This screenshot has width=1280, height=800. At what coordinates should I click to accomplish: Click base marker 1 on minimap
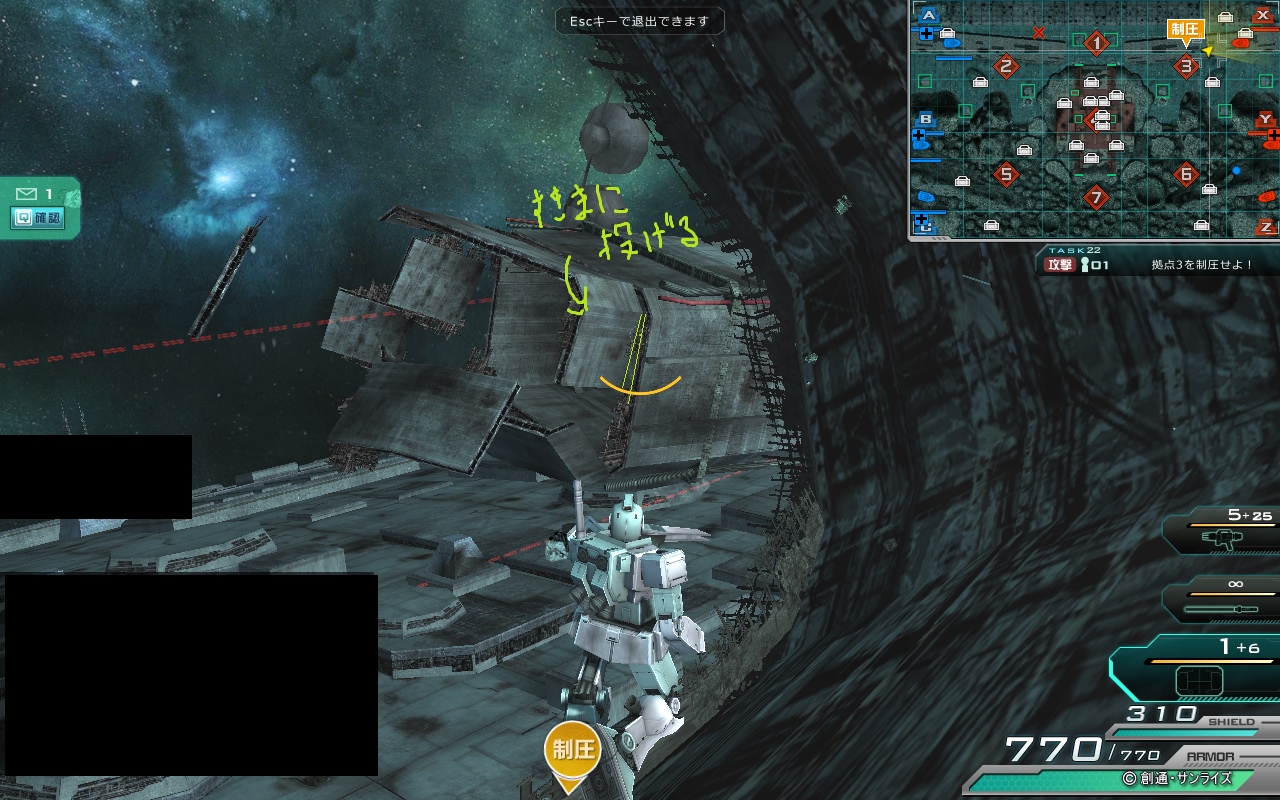(x=1097, y=43)
